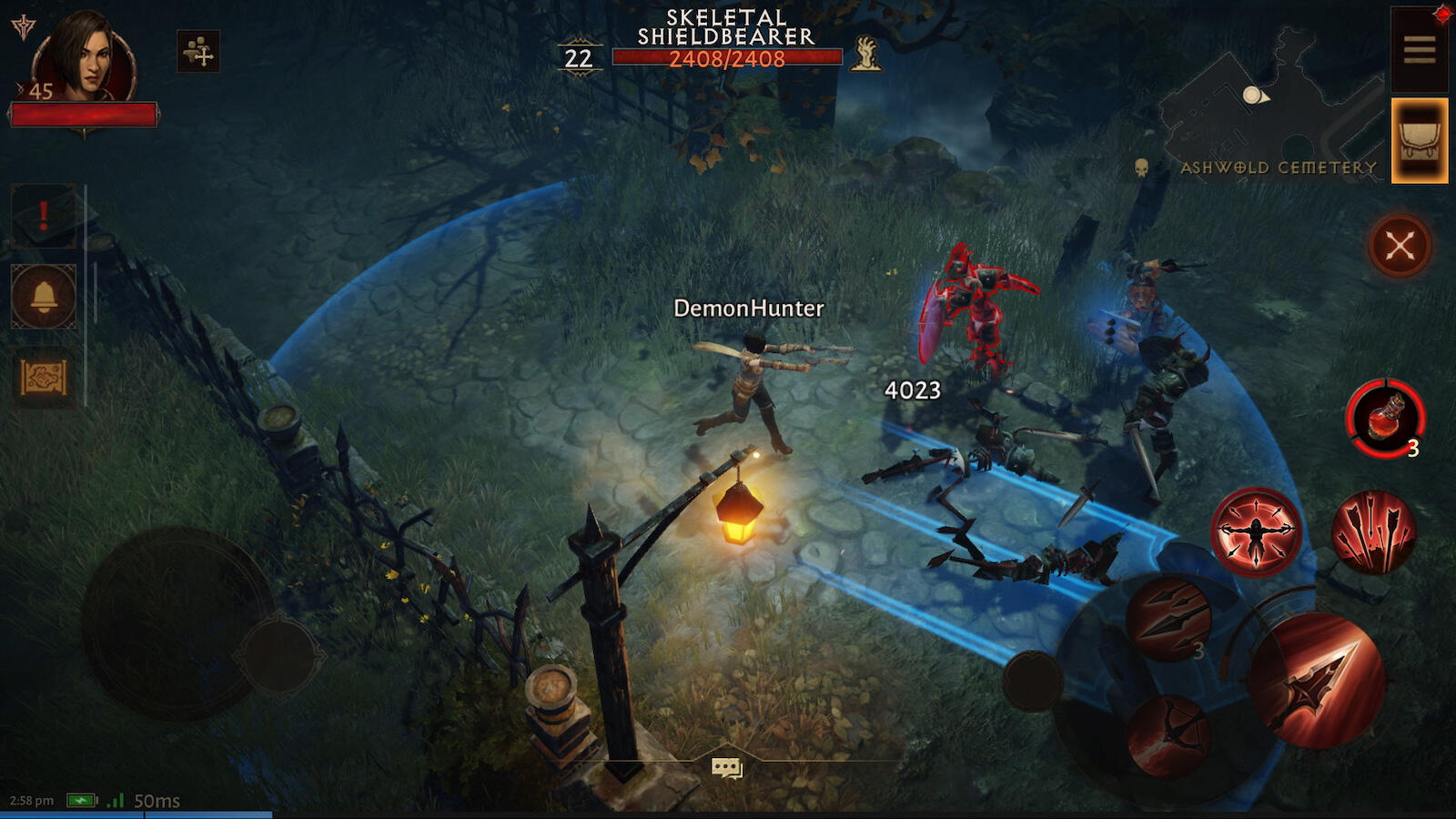This screenshot has width=1456, height=819.
Task: Open the map scroll icon
Action: click(x=44, y=377)
